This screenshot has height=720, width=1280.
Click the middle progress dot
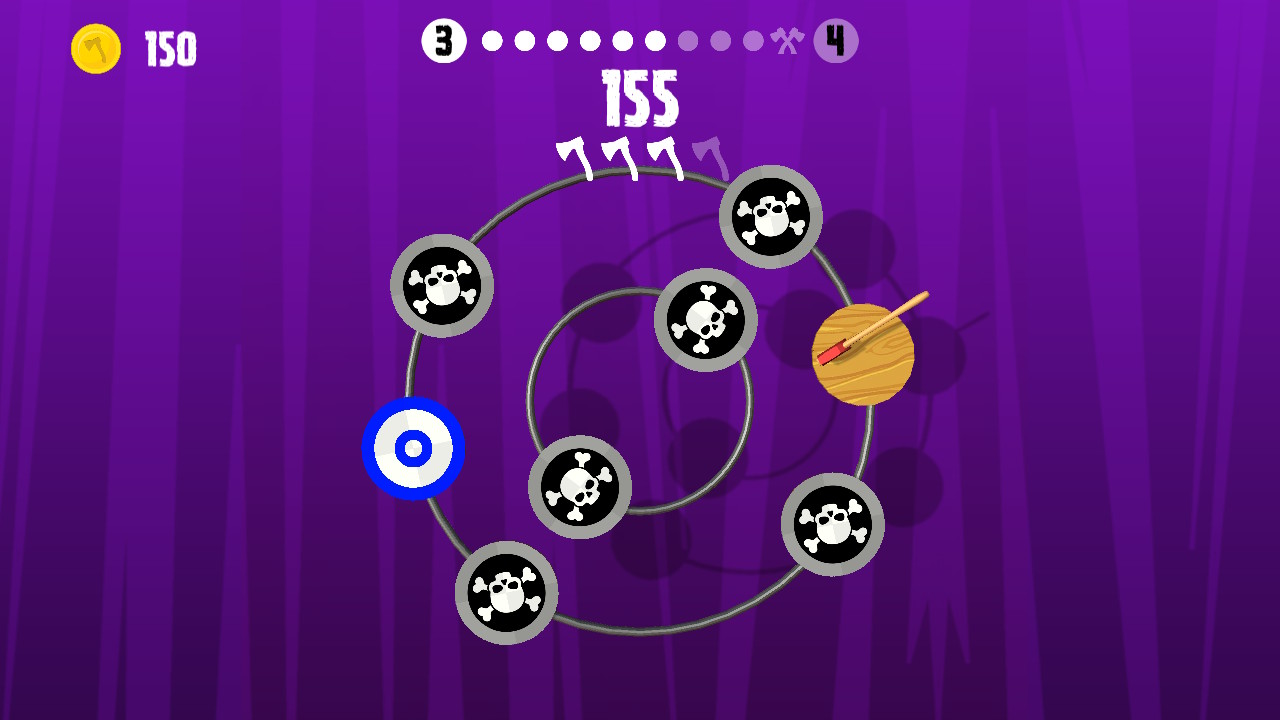pos(623,41)
